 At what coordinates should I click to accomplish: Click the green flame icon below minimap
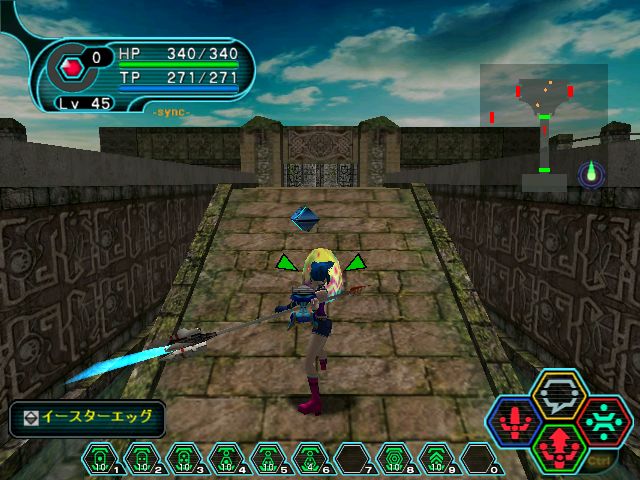pos(591,173)
